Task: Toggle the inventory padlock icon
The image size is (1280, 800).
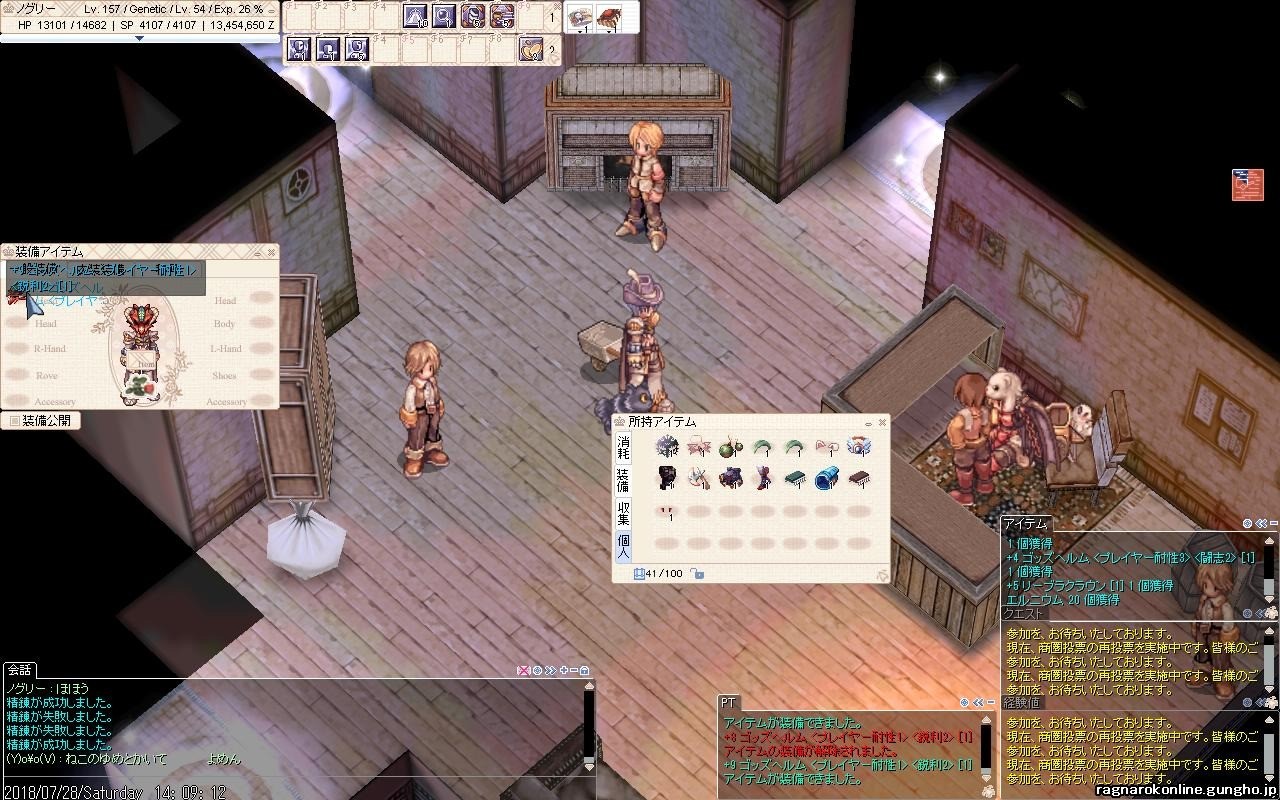Action: pos(697,574)
